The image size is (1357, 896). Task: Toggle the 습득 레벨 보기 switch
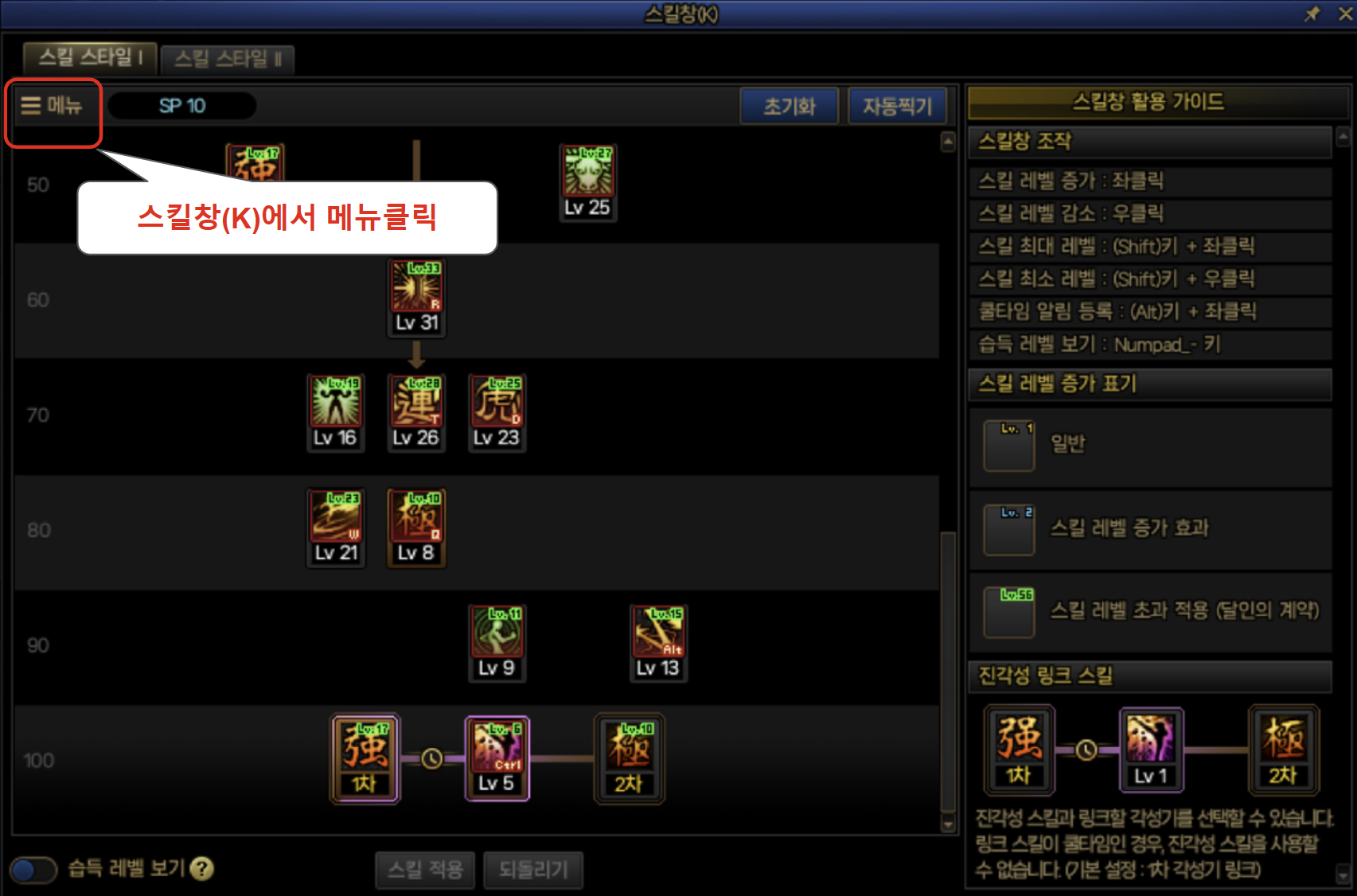(33, 870)
